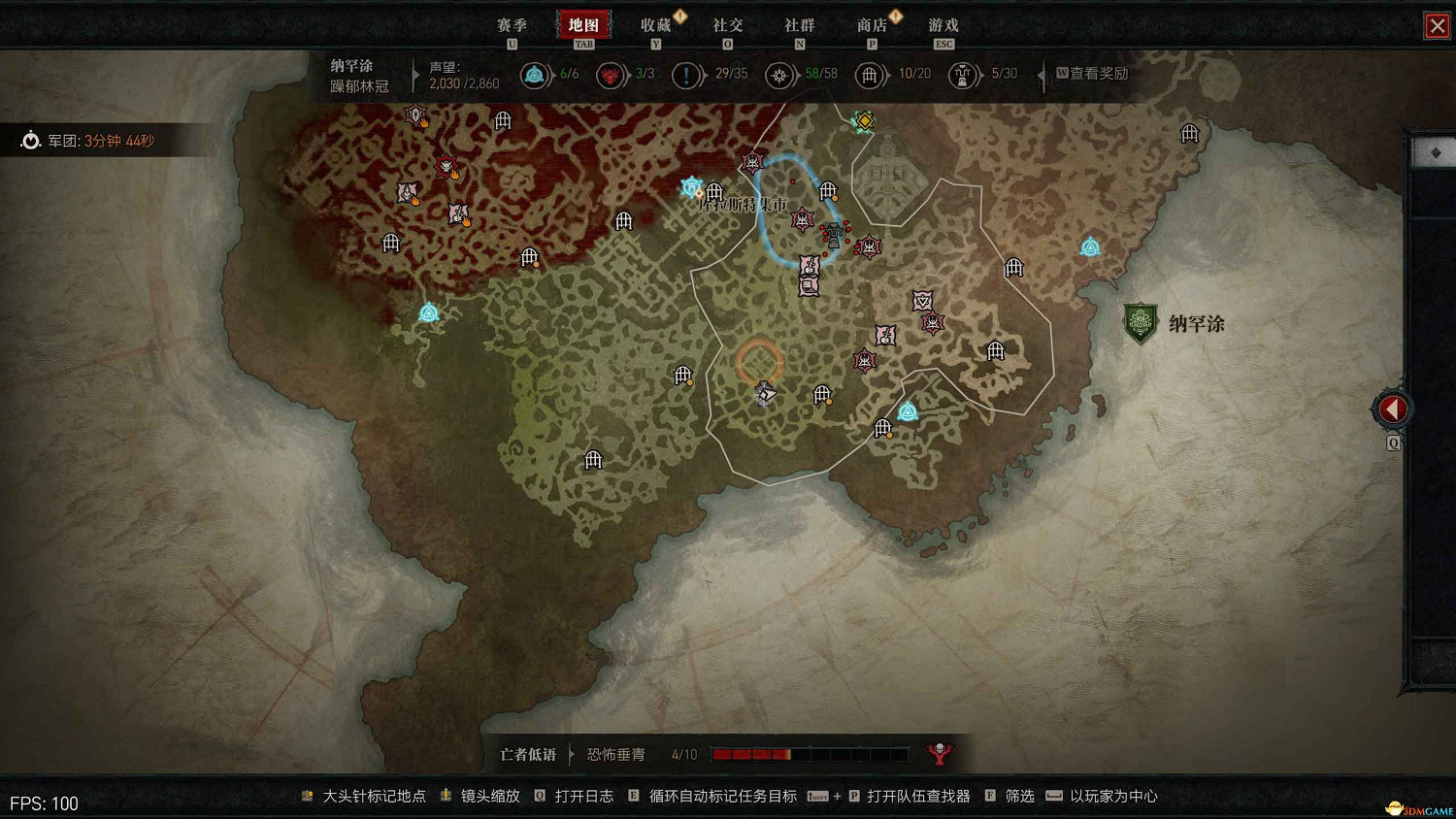Click the legion event timer icon at top left
The height and width of the screenshot is (819, 1456).
[30, 140]
